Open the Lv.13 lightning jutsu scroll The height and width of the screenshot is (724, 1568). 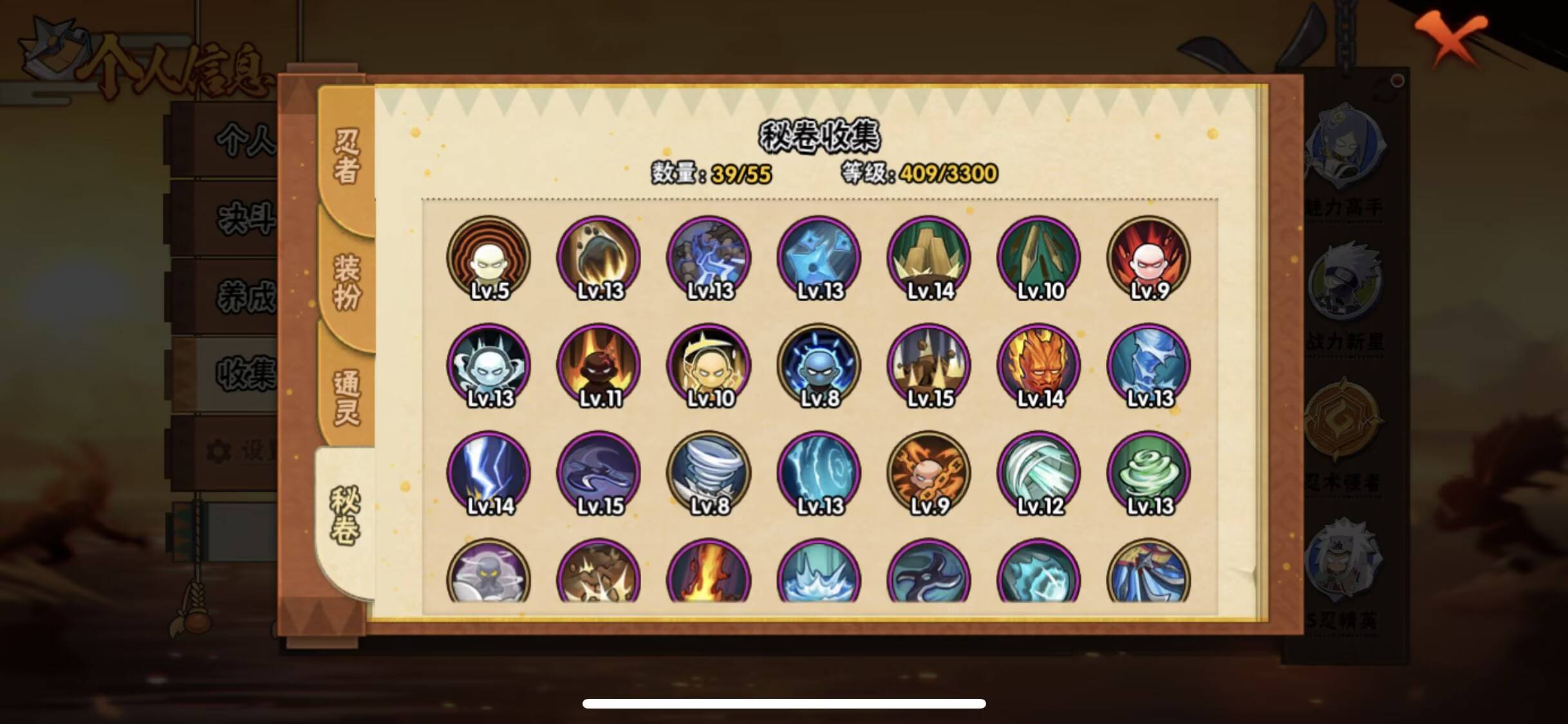(710, 257)
